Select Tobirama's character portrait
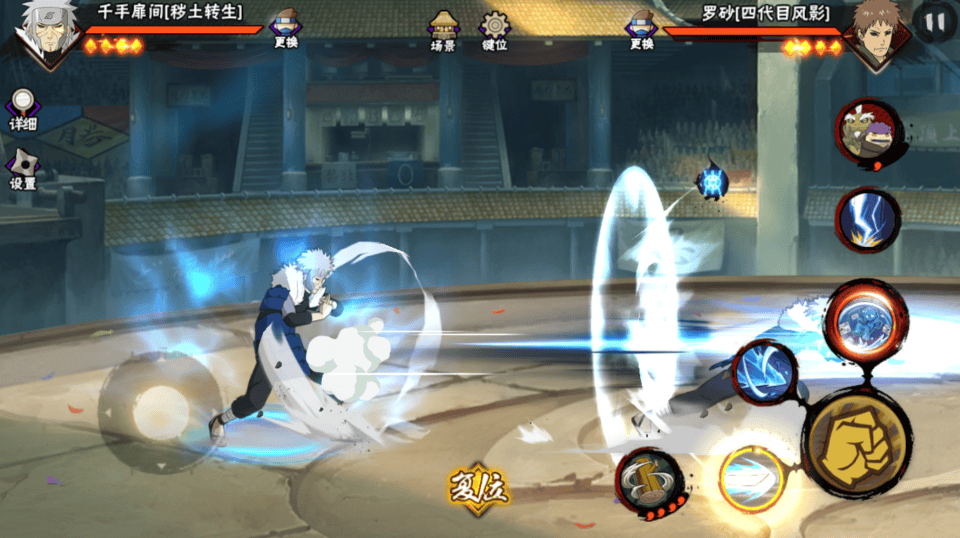This screenshot has height=538, width=960. 42,32
